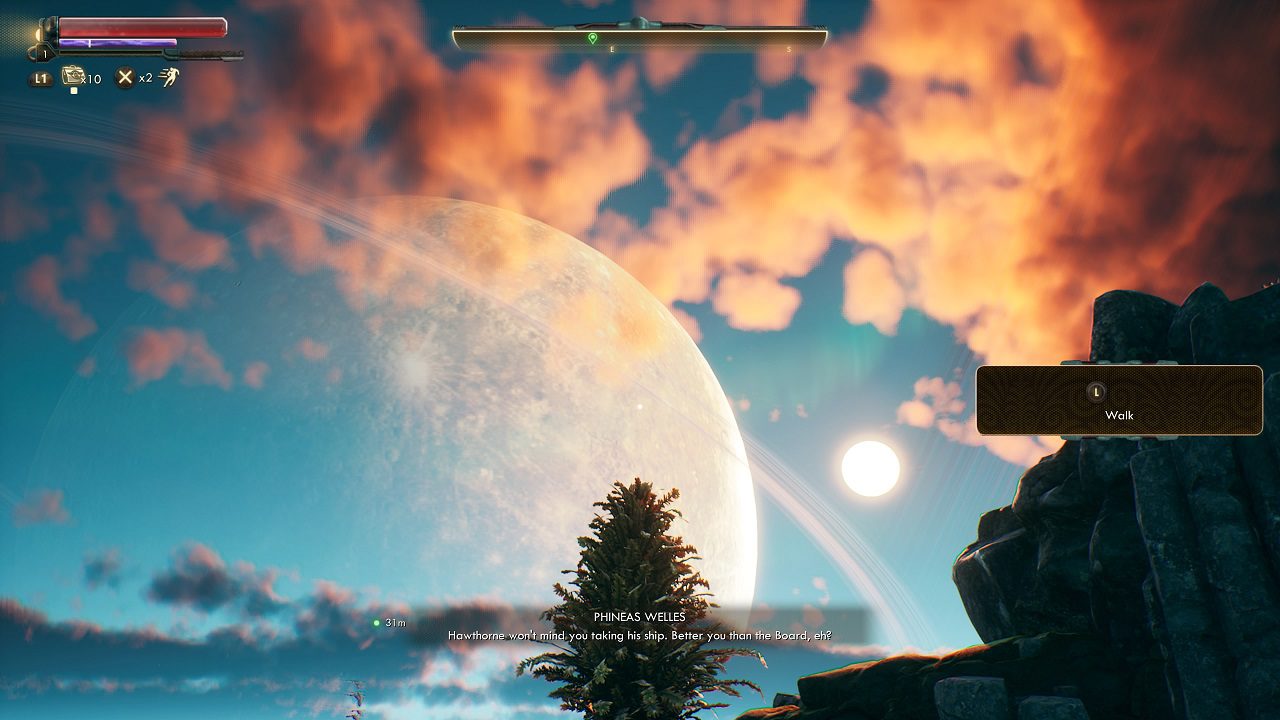Viewport: 1280px width, 720px height.
Task: Select the compass bar
Action: pyautogui.click(x=640, y=39)
